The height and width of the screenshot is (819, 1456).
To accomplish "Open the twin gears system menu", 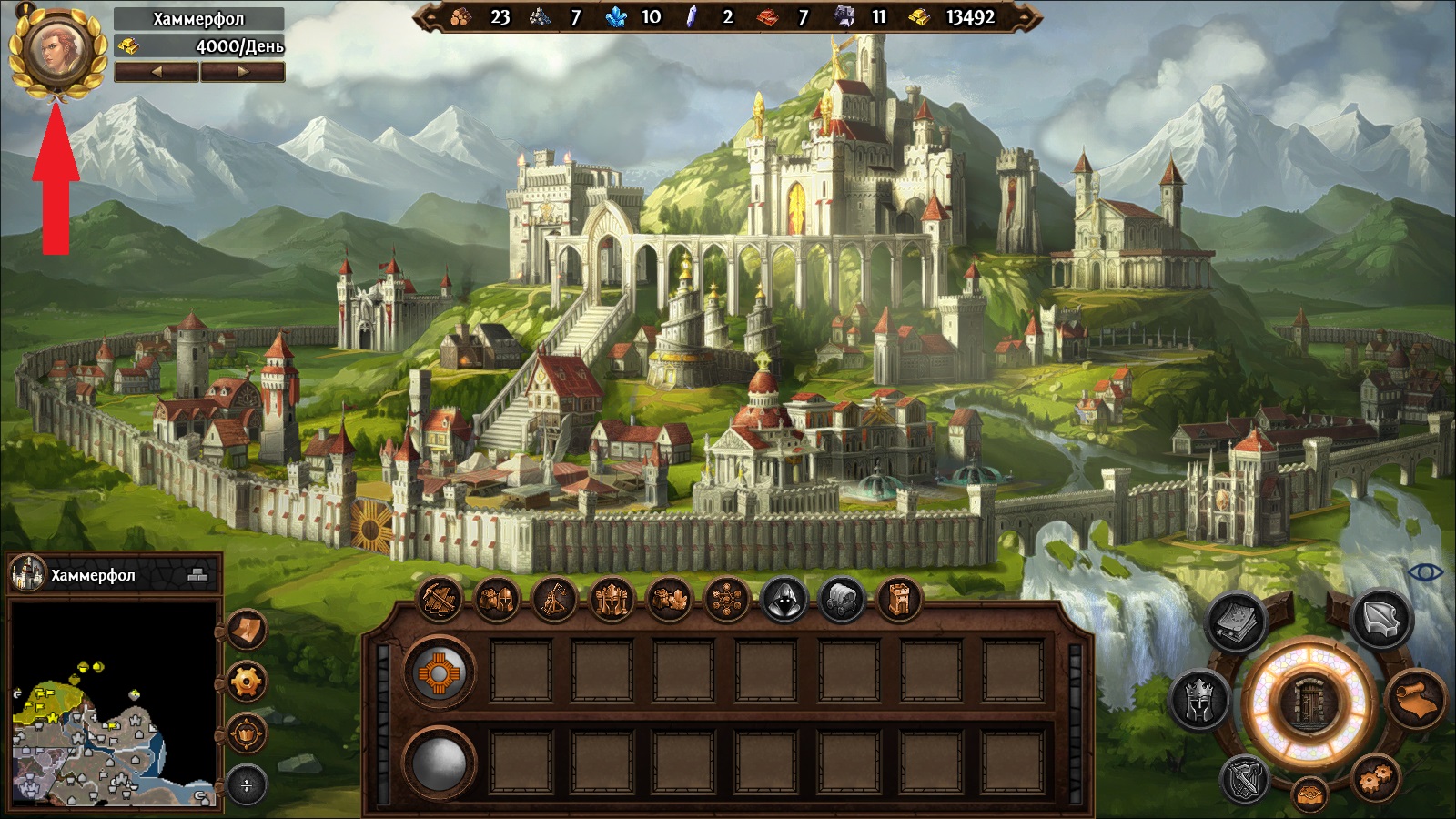I will pyautogui.click(x=1375, y=778).
